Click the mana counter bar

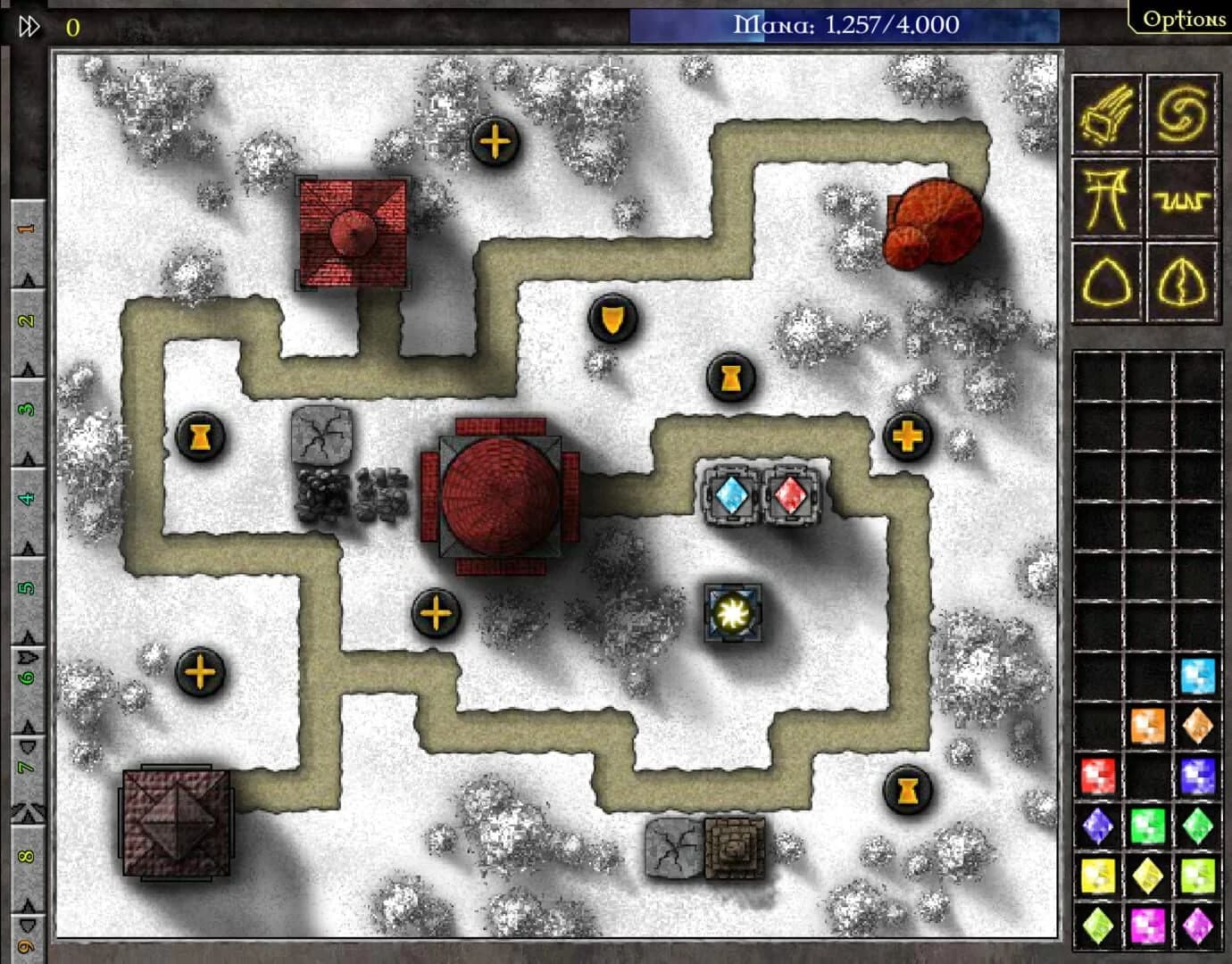click(x=846, y=26)
